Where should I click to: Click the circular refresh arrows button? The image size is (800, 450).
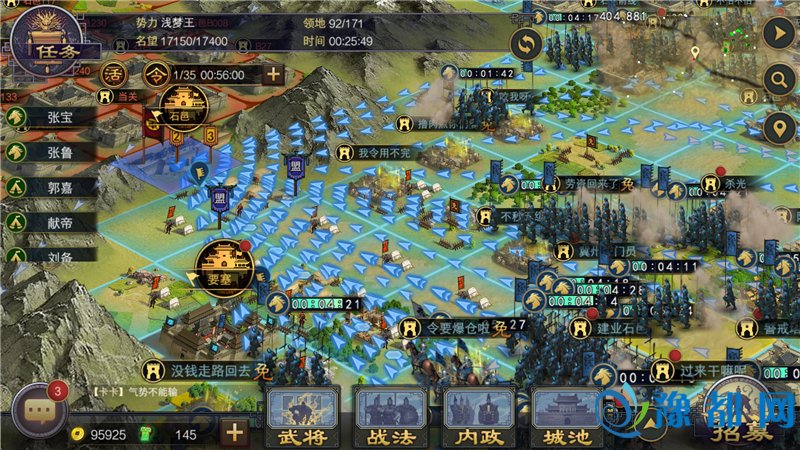pos(526,45)
